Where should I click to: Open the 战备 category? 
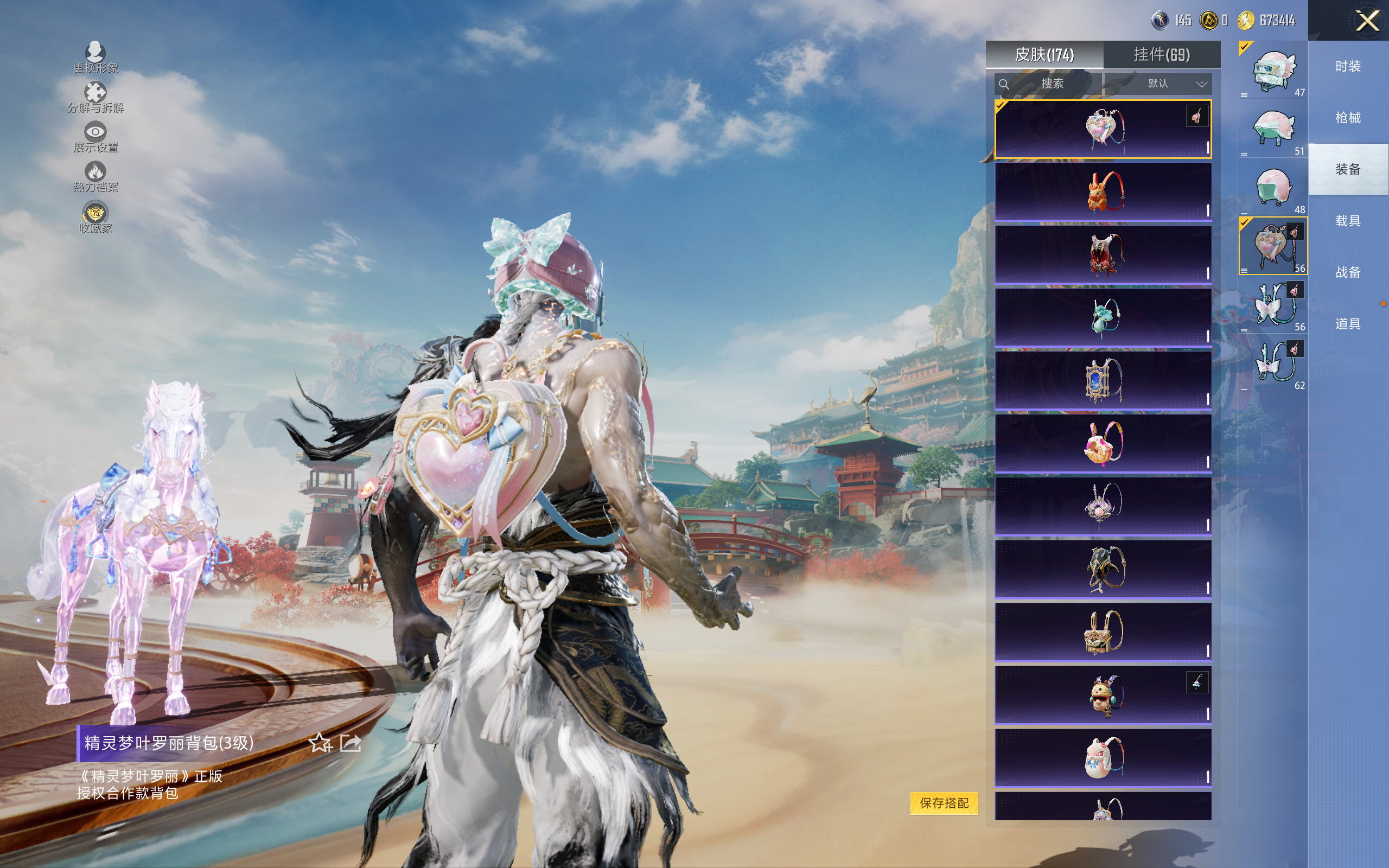tap(1347, 272)
